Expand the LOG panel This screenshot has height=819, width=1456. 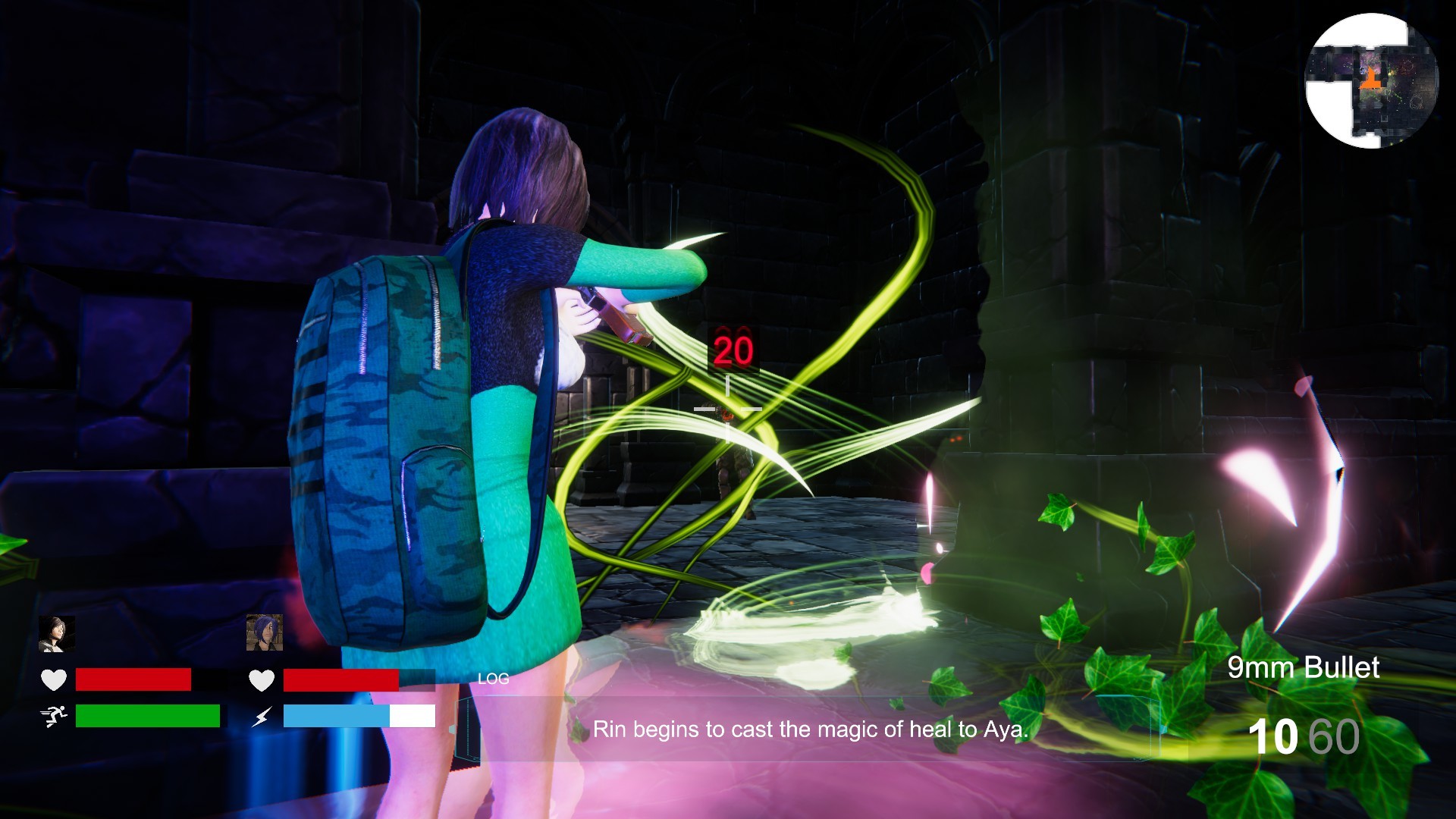pos(493,679)
